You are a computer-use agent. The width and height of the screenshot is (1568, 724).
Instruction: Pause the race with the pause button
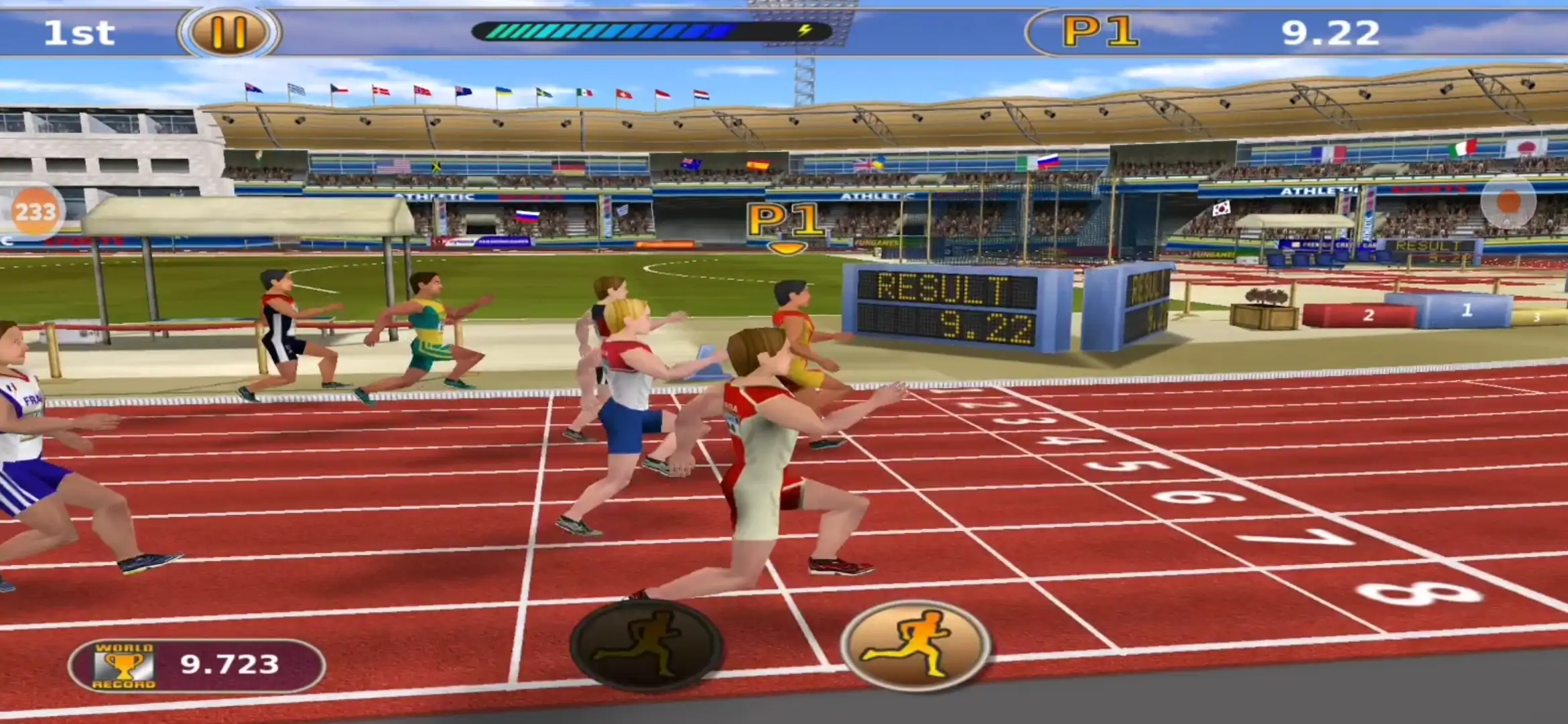[x=228, y=32]
